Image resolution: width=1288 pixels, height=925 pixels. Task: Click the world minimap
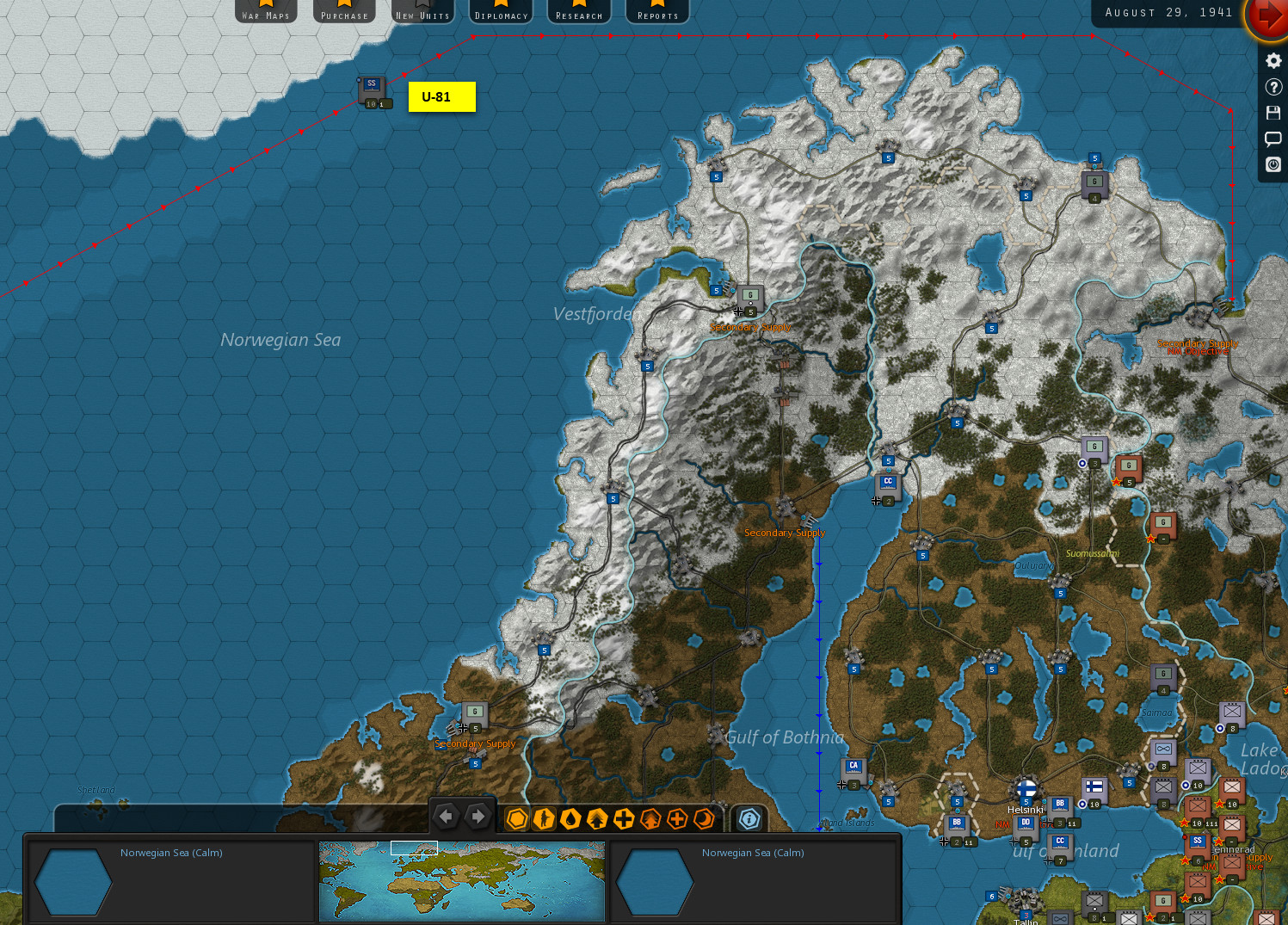(x=462, y=880)
